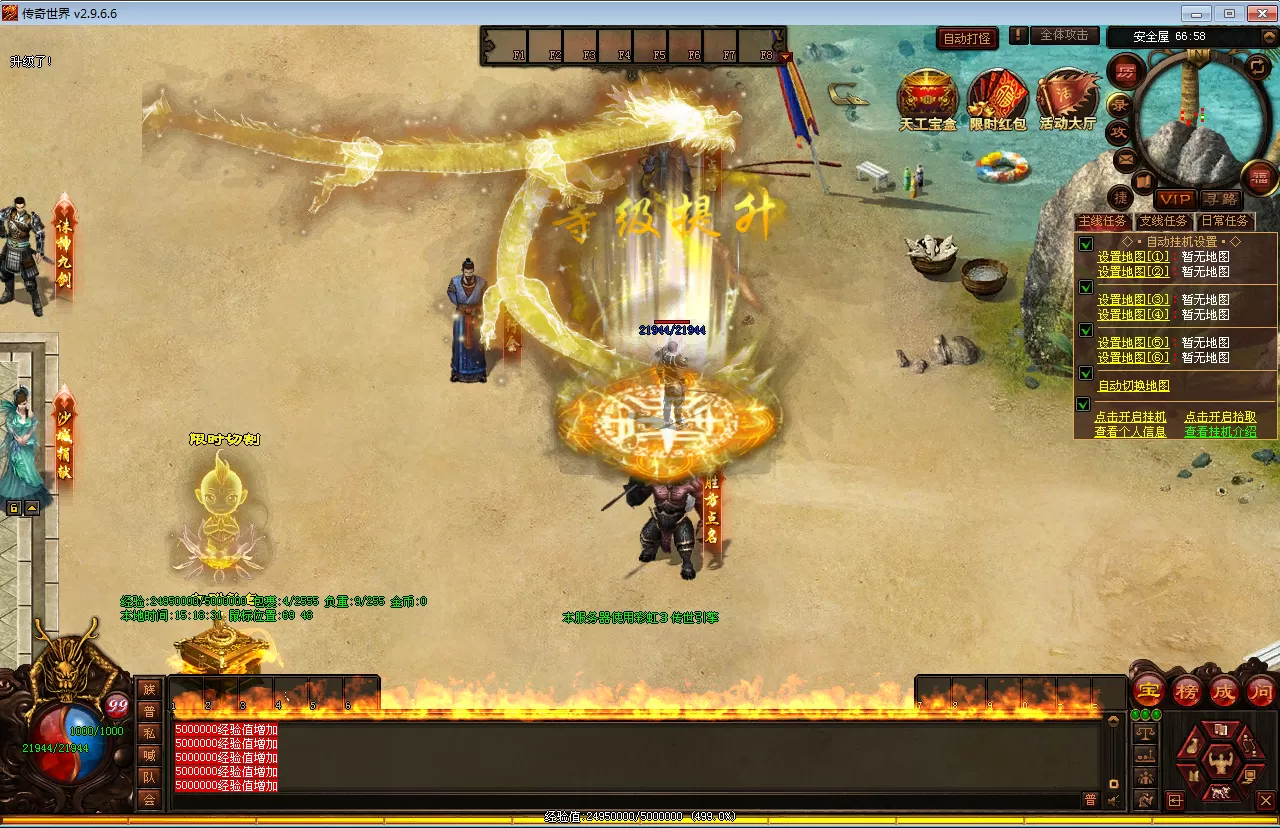Open the 查看挂机介绍 link

tap(1220, 432)
